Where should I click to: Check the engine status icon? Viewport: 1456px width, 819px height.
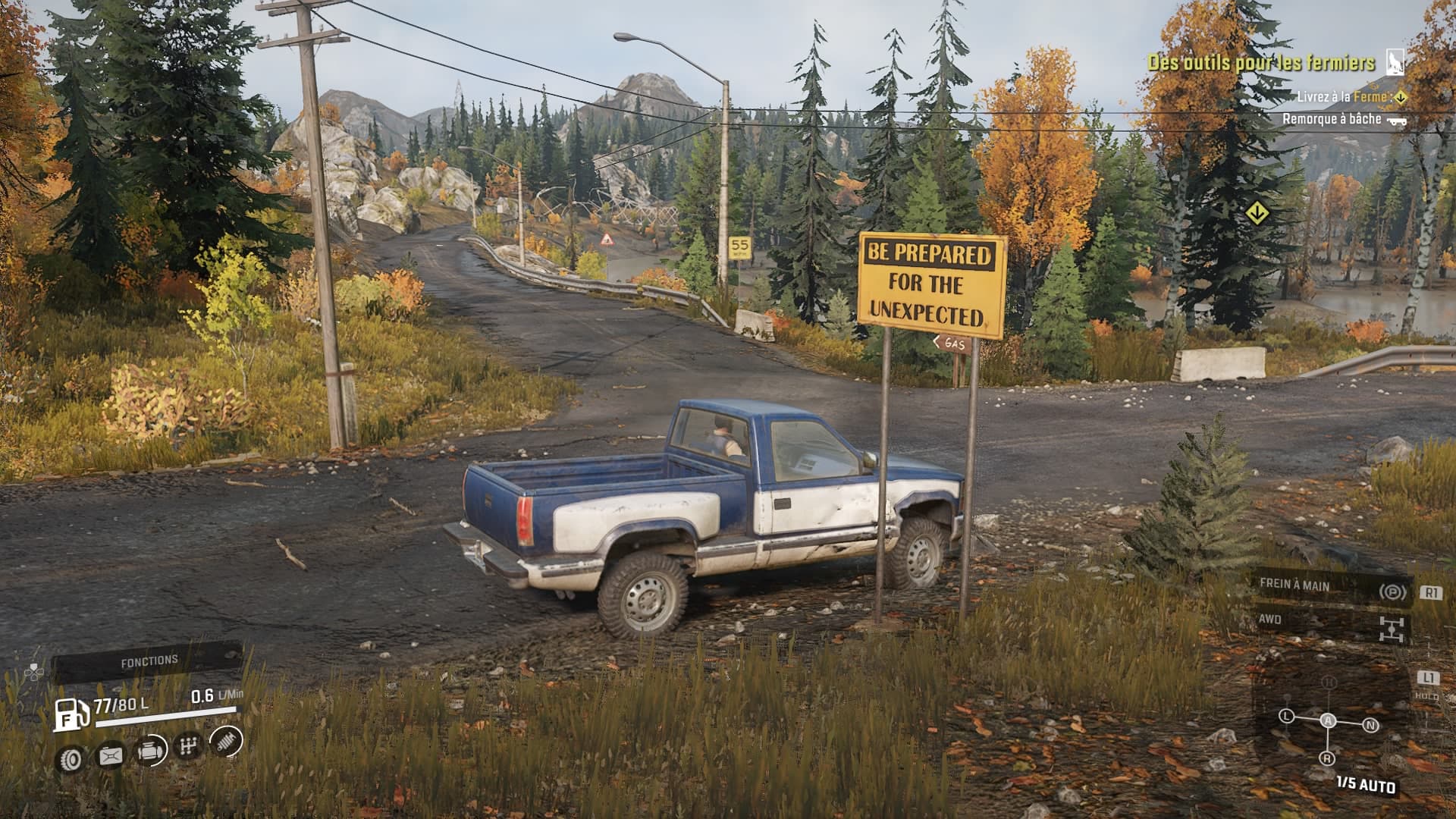pyautogui.click(x=150, y=752)
